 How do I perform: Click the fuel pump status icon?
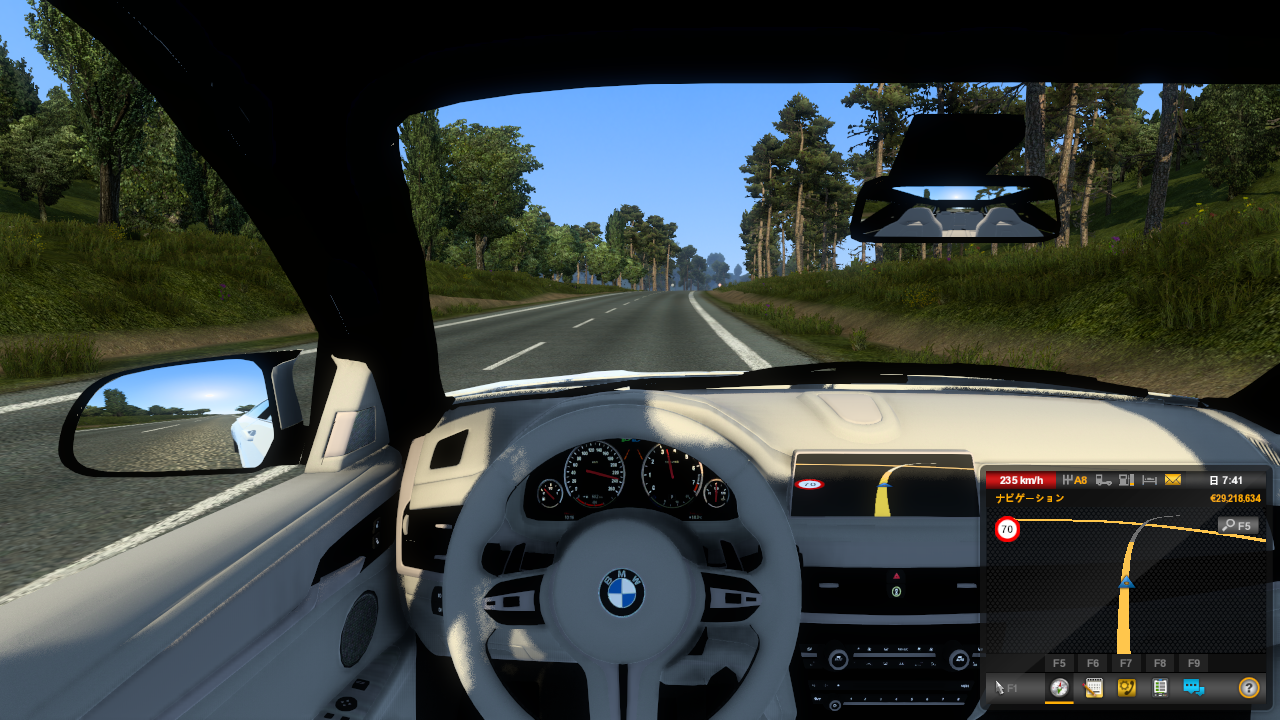(1126, 480)
